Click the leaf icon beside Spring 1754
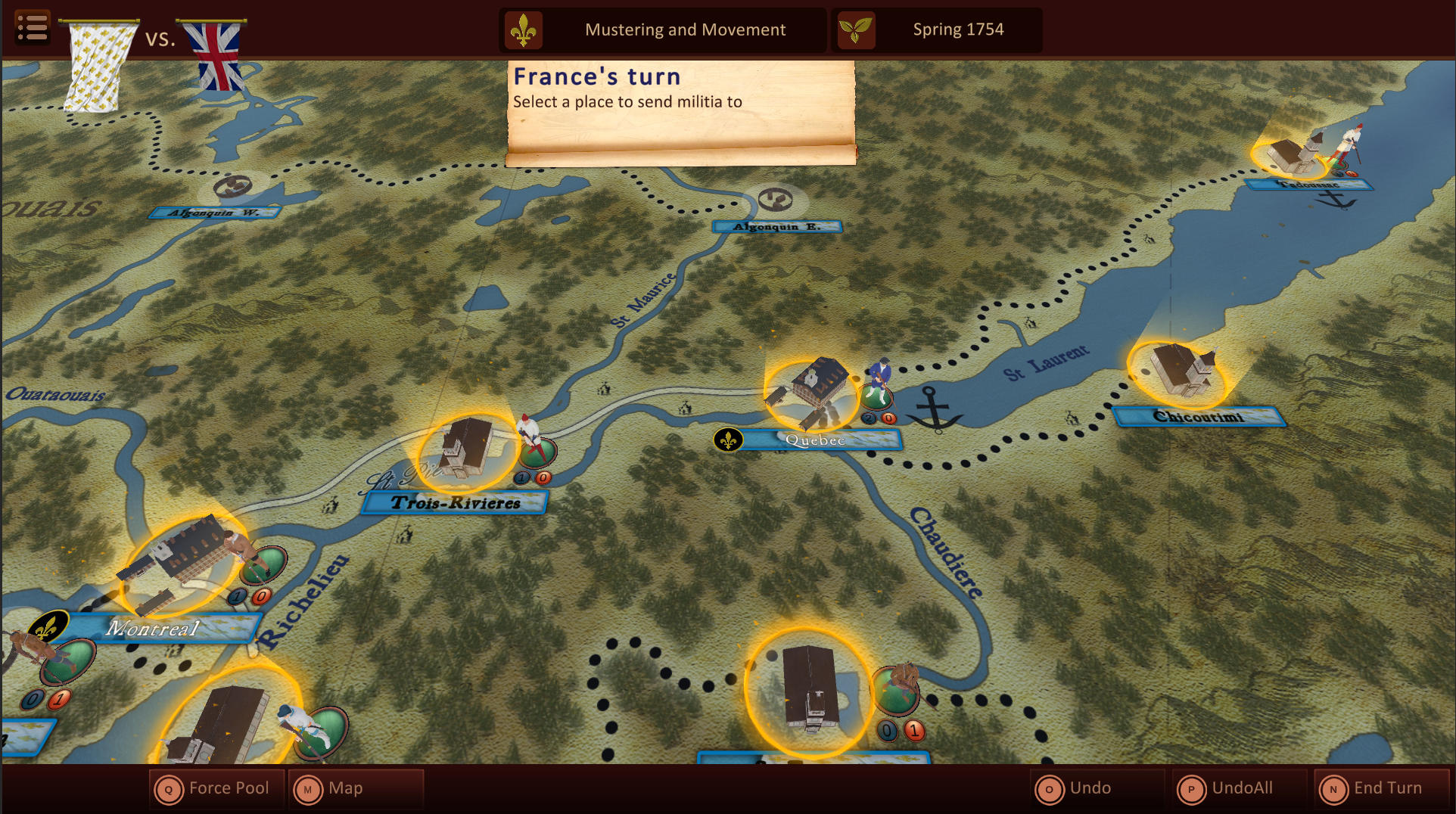 [854, 30]
